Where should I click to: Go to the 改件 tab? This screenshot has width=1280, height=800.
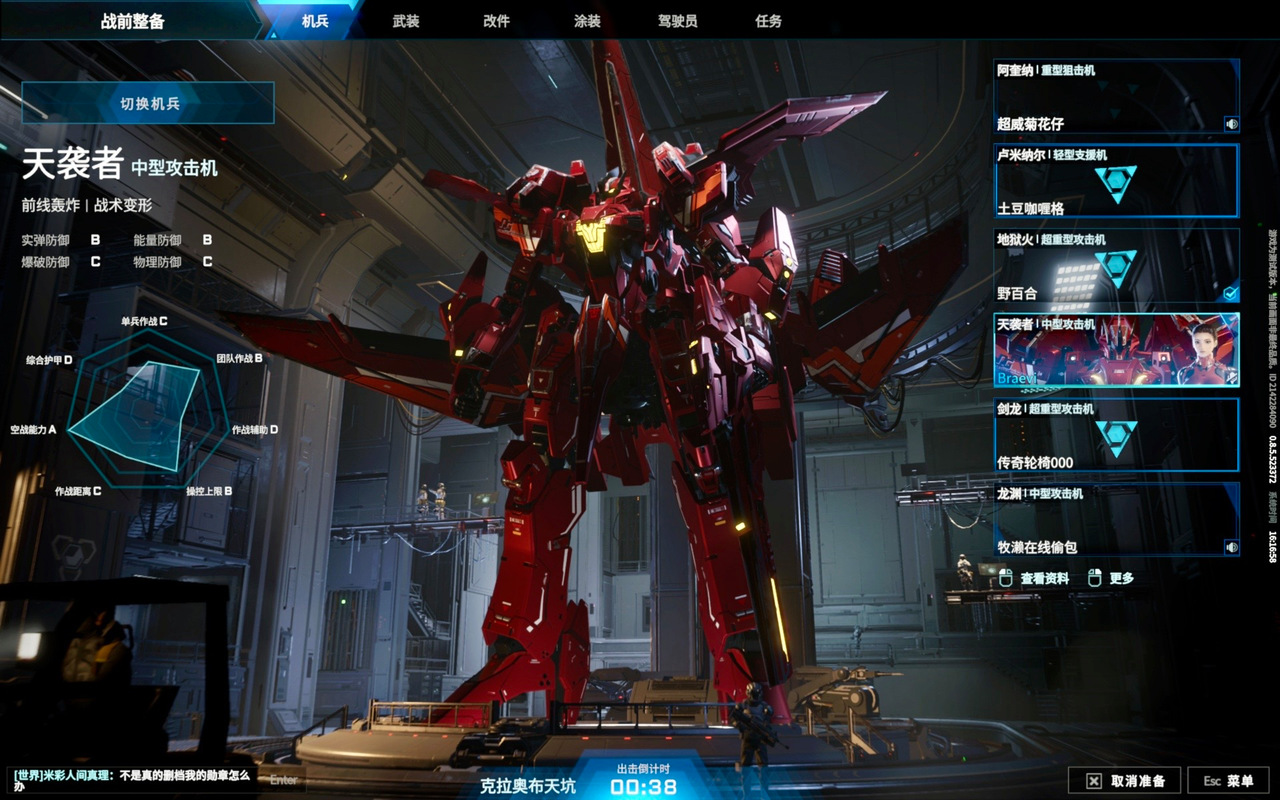[496, 20]
